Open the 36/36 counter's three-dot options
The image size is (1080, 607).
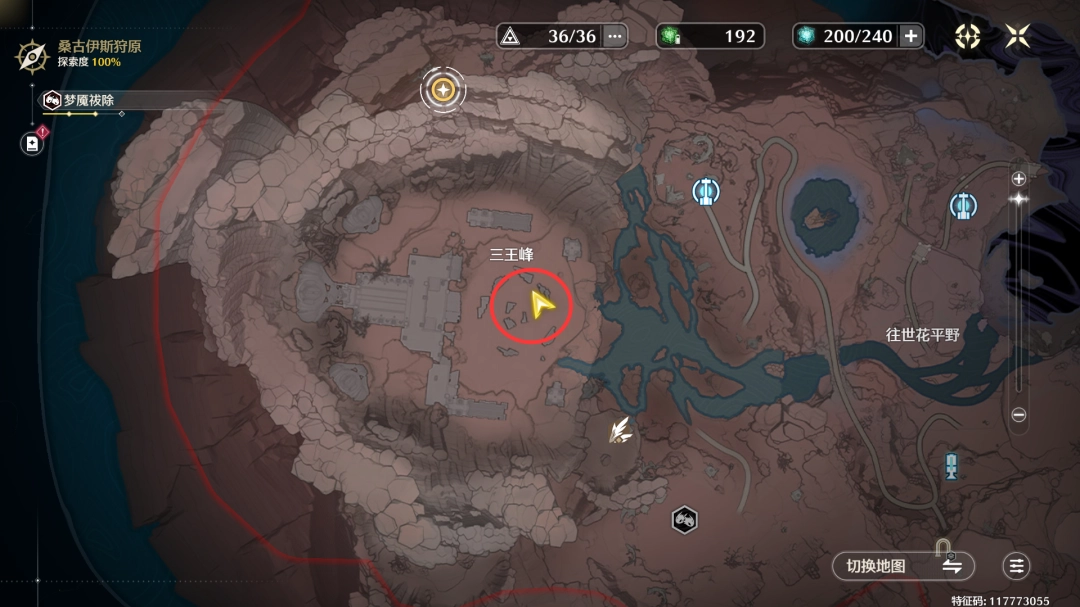[615, 36]
